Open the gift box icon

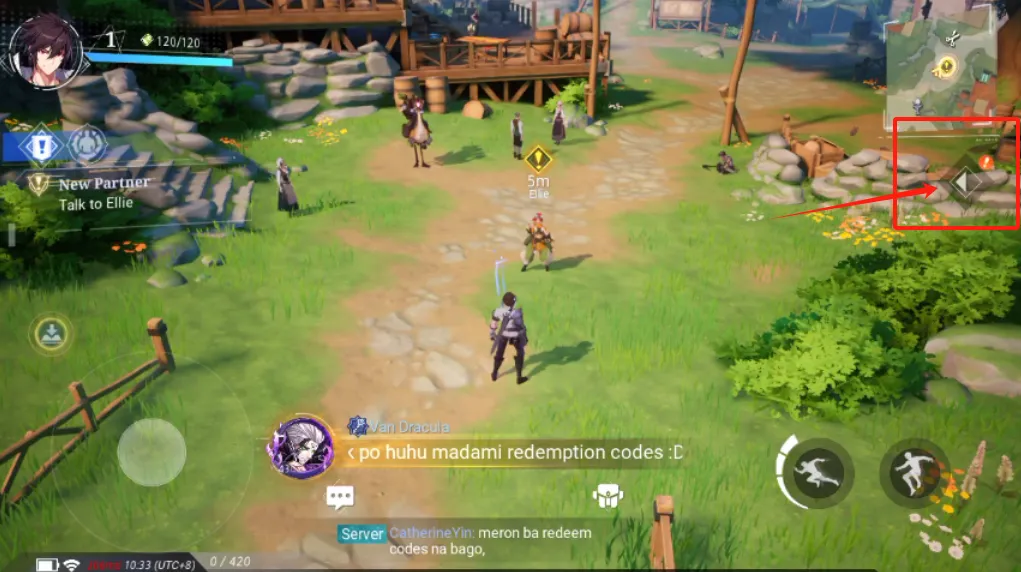click(x=608, y=496)
